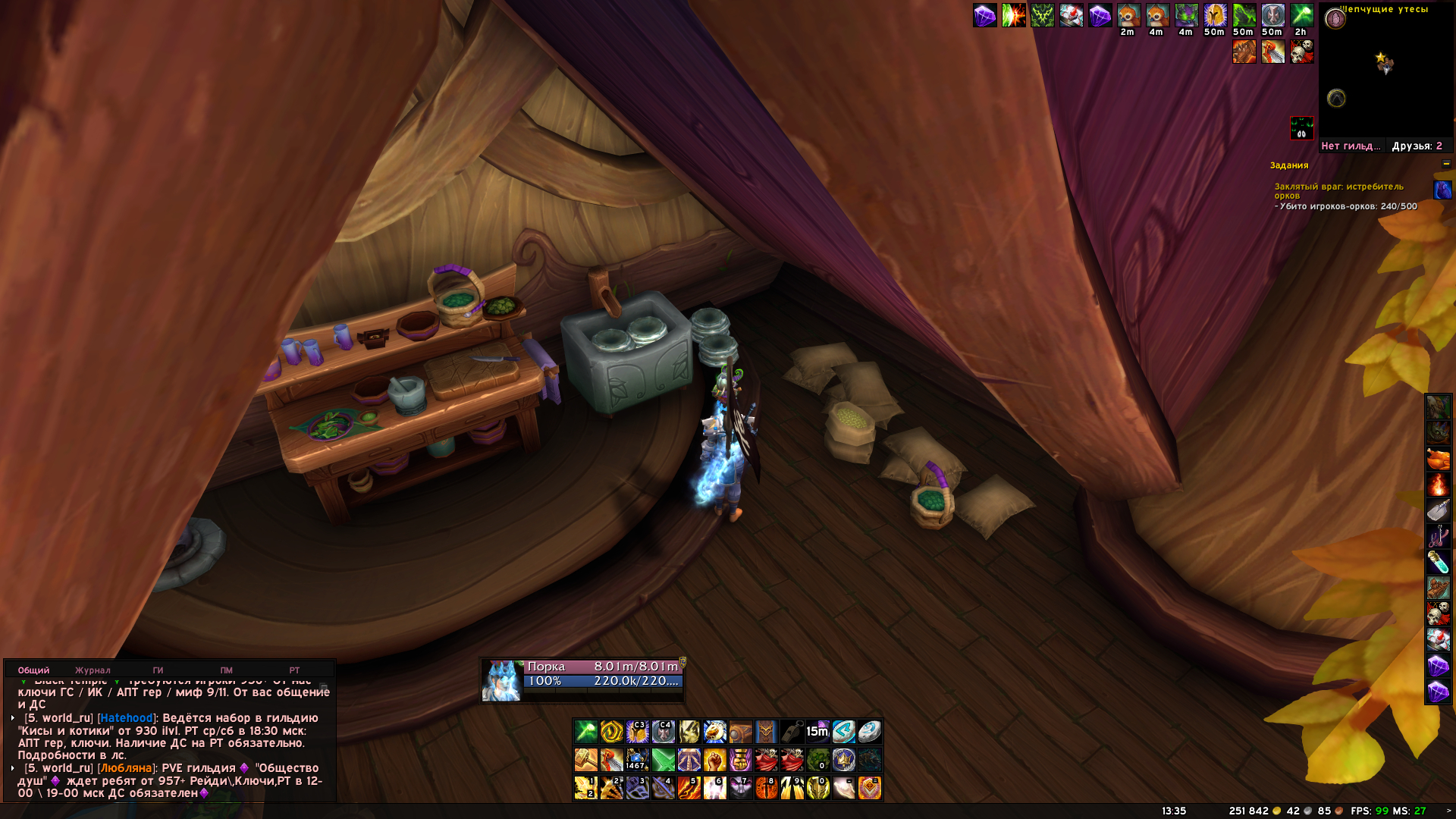The image size is (1456, 819).
Task: Click the minimap
Action: coord(1385,72)
